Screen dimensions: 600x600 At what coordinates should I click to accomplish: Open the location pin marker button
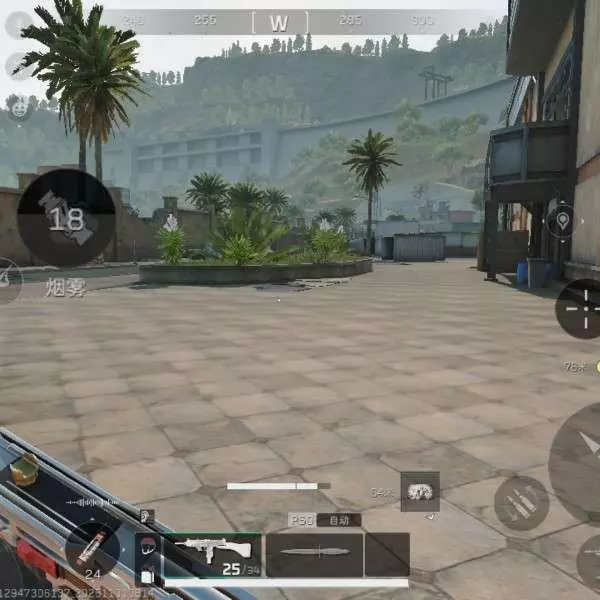point(560,221)
